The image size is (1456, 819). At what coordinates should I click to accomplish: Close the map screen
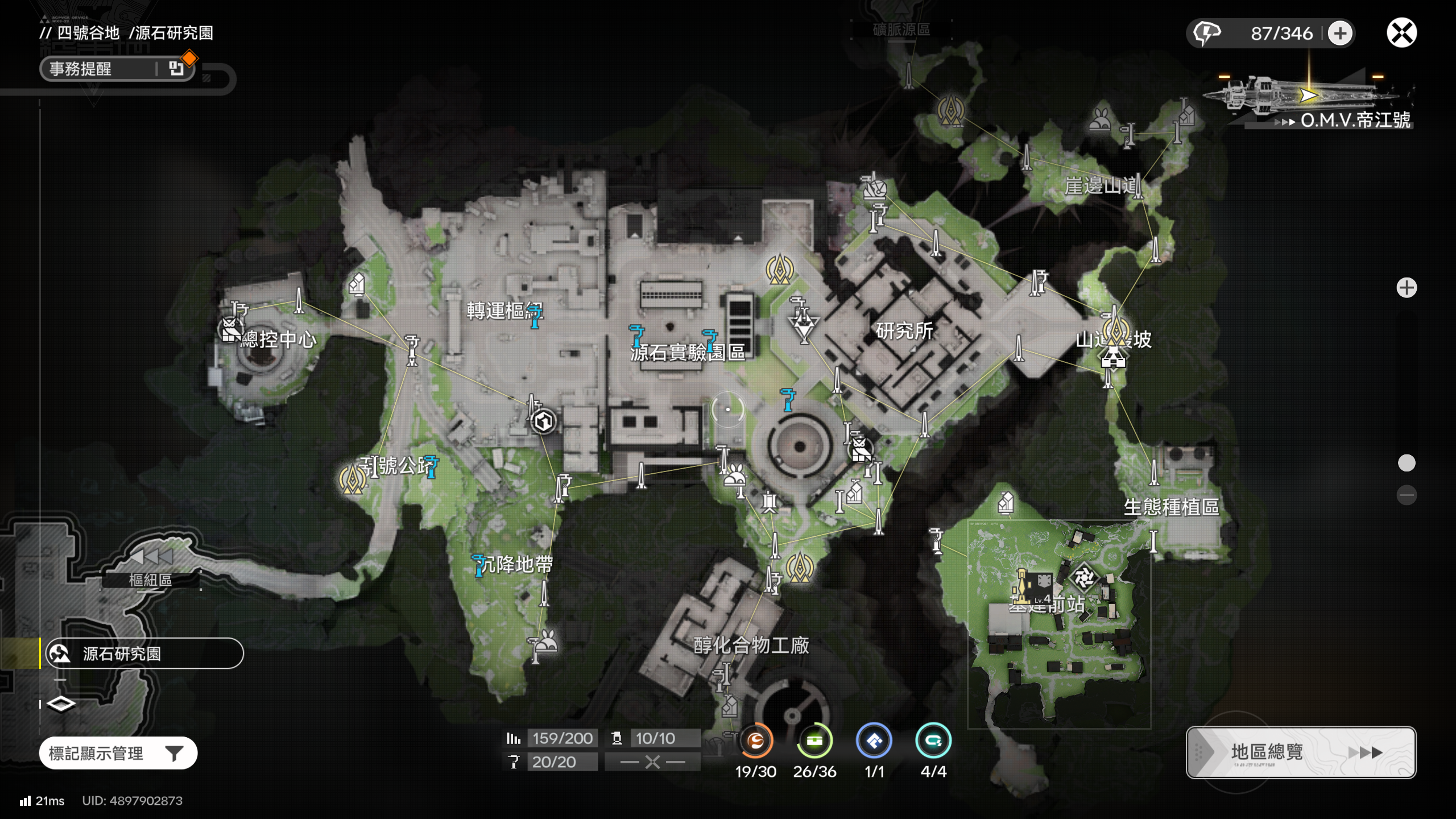click(x=1401, y=32)
